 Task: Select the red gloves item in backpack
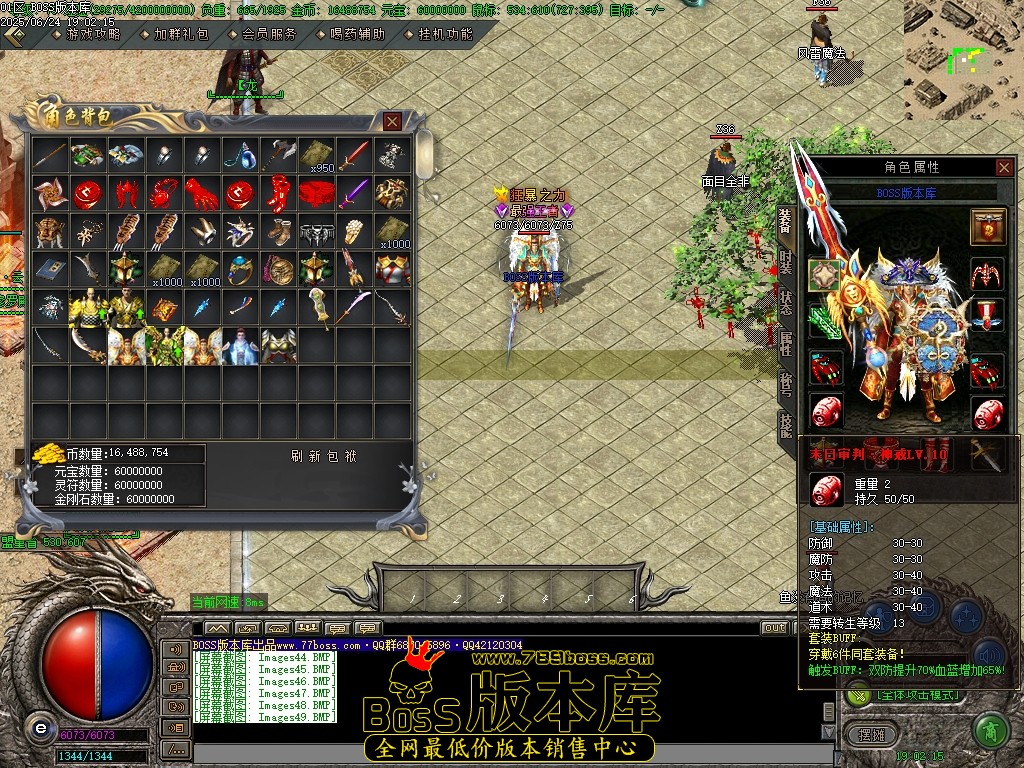(x=202, y=193)
